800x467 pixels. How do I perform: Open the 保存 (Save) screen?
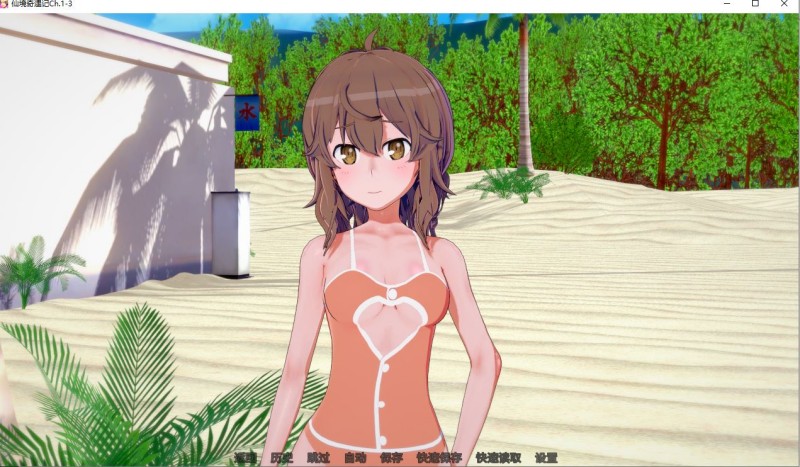tap(391, 458)
